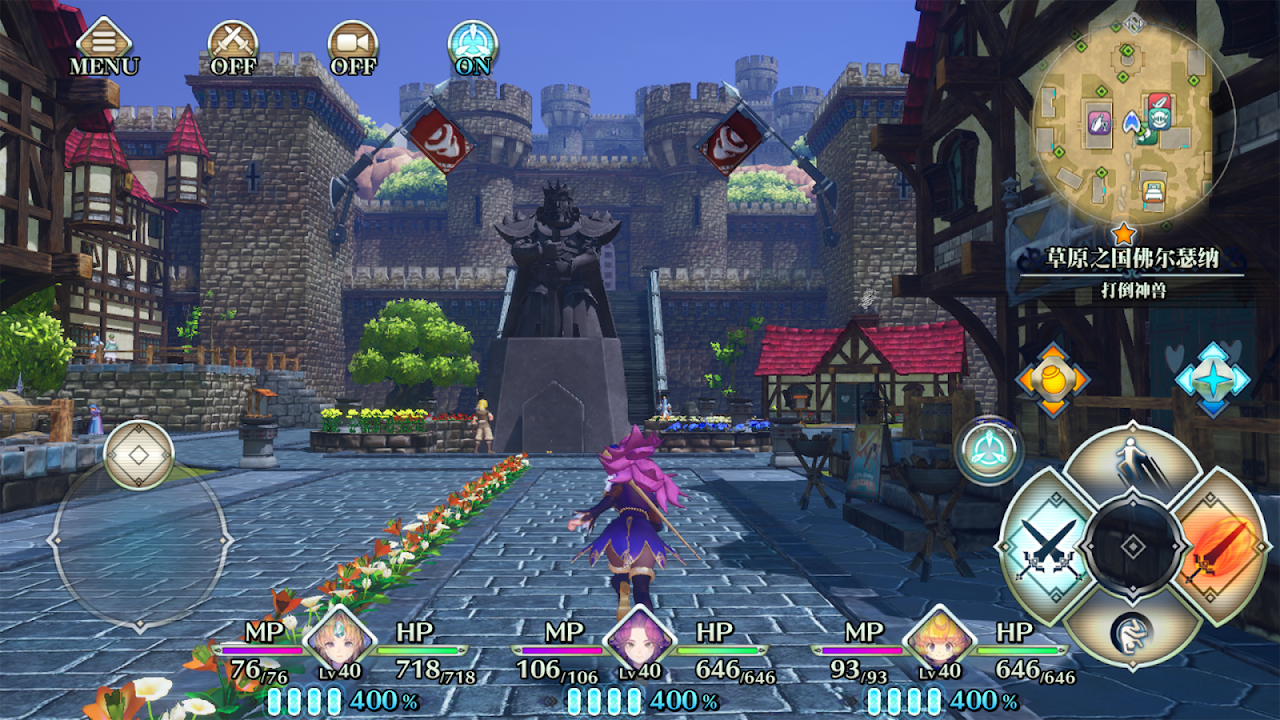Open the MENU button
The height and width of the screenshot is (720, 1280).
(104, 46)
